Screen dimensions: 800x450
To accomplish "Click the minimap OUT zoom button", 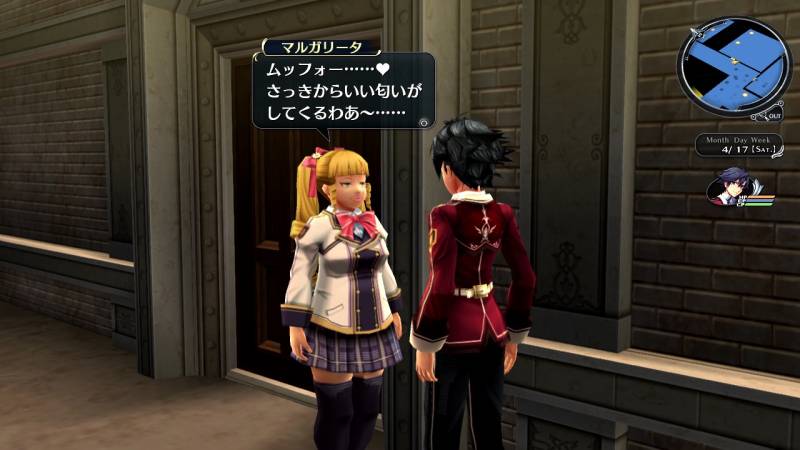I will pyautogui.click(x=775, y=116).
